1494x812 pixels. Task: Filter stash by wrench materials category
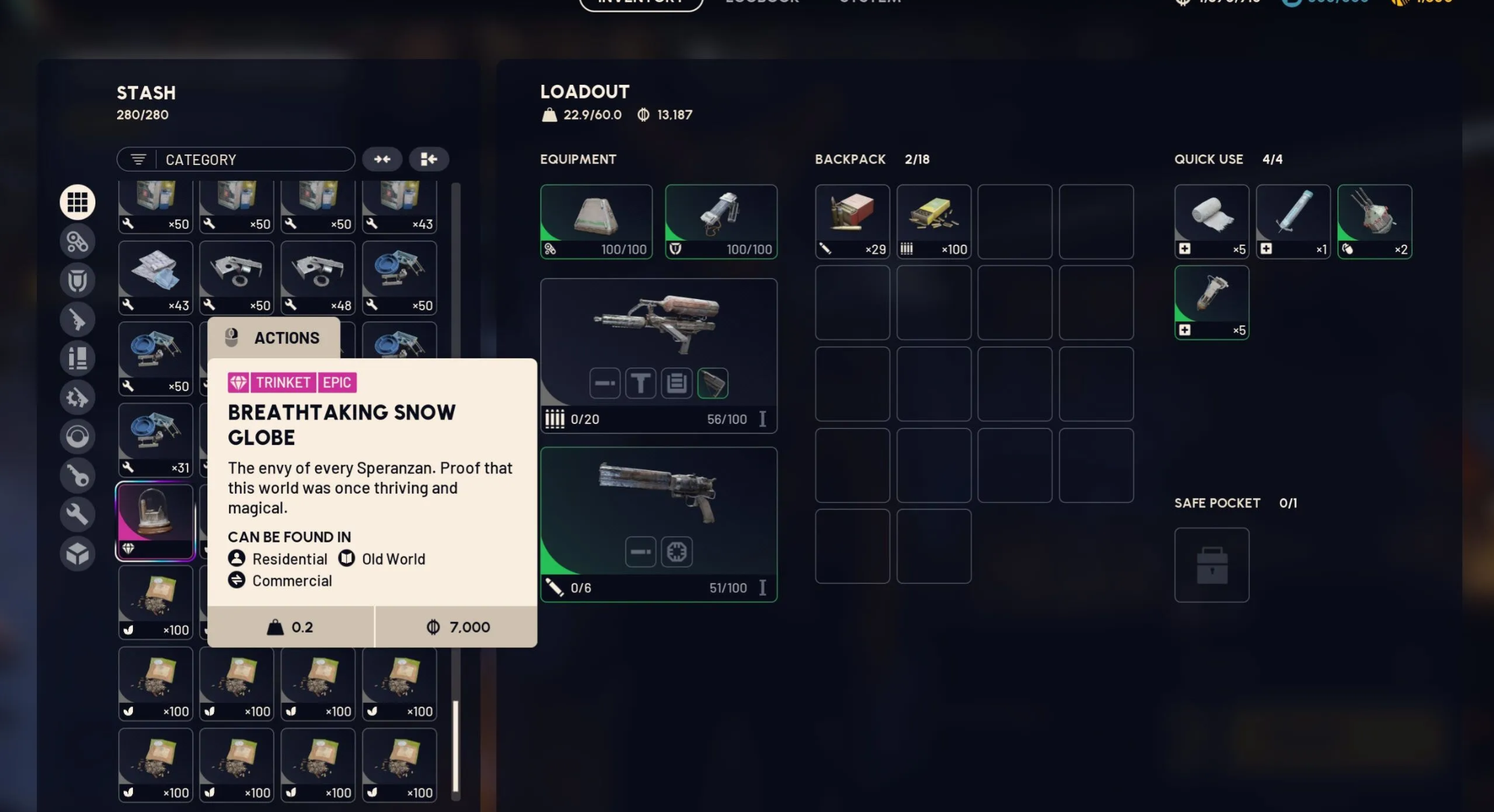[x=78, y=514]
